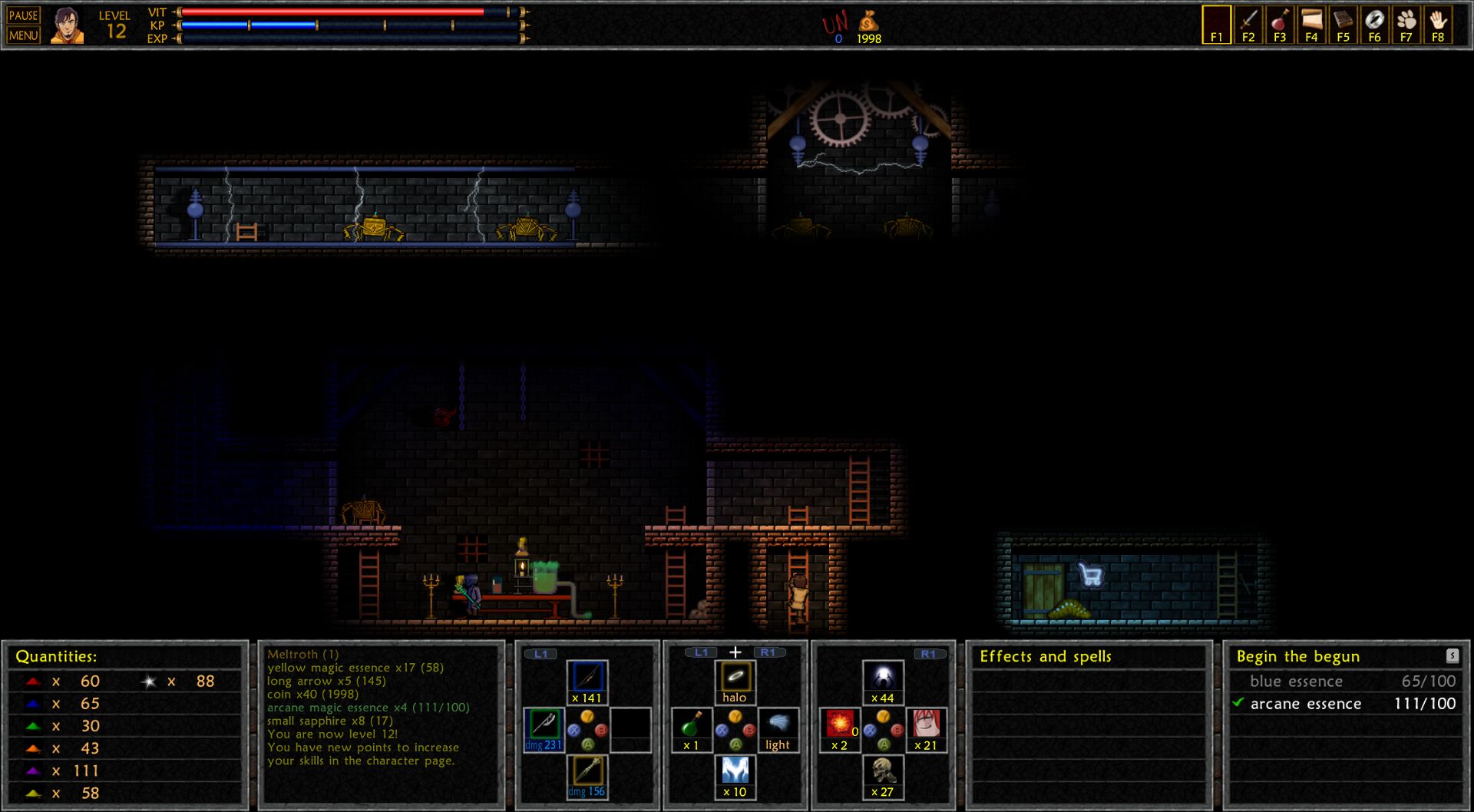1474x812 pixels.
Task: Open the paw print tab labeled F7
Action: 1406,25
